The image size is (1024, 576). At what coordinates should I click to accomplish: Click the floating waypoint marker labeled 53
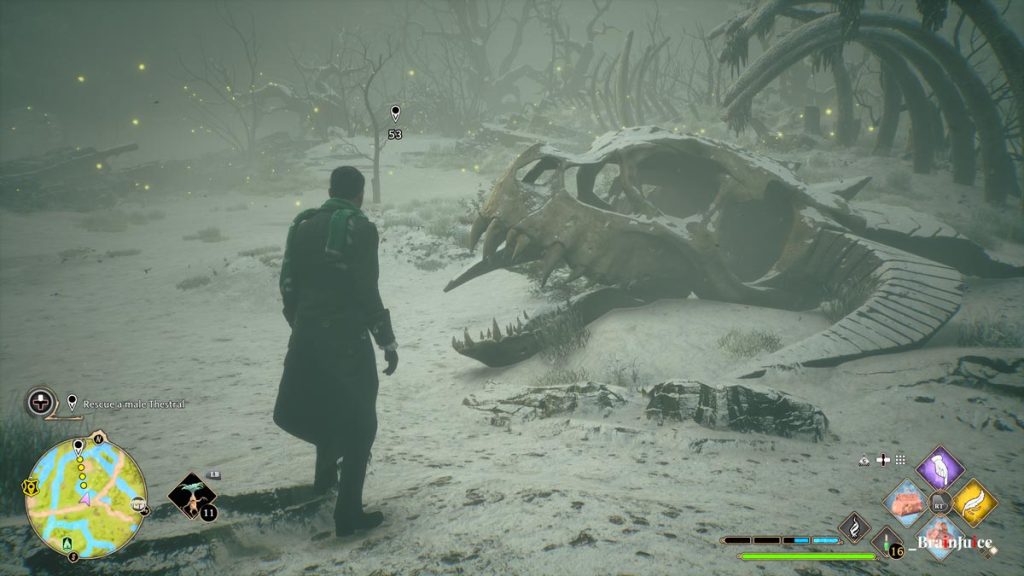pyautogui.click(x=395, y=113)
